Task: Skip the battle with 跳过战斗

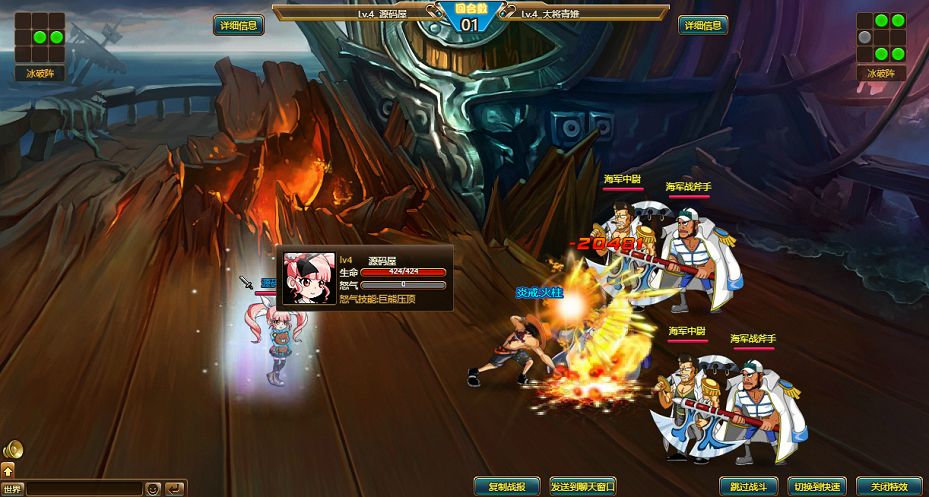Action: click(748, 486)
